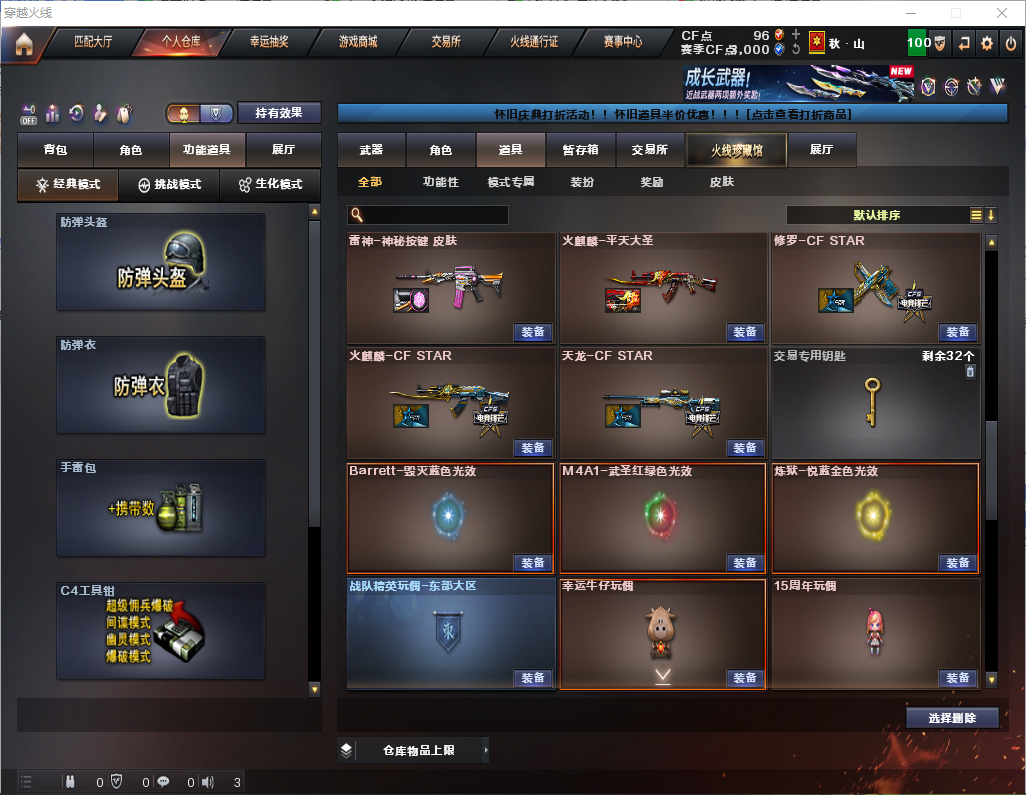Viewport: 1026px width, 795px height.
Task: Open the settings gear icon
Action: (987, 43)
